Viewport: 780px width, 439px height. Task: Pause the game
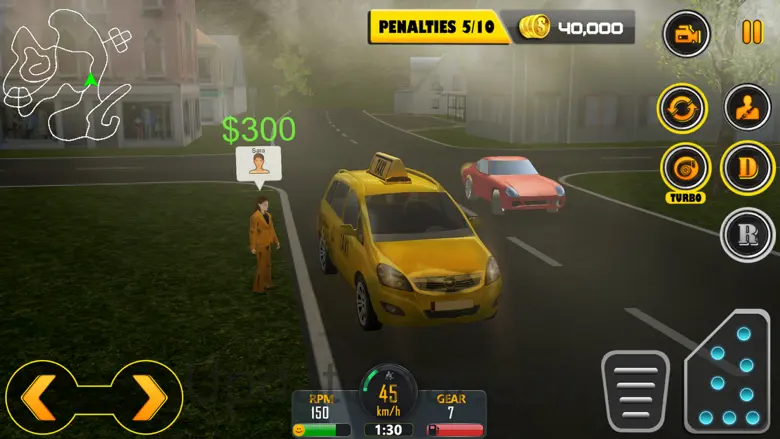click(x=751, y=33)
